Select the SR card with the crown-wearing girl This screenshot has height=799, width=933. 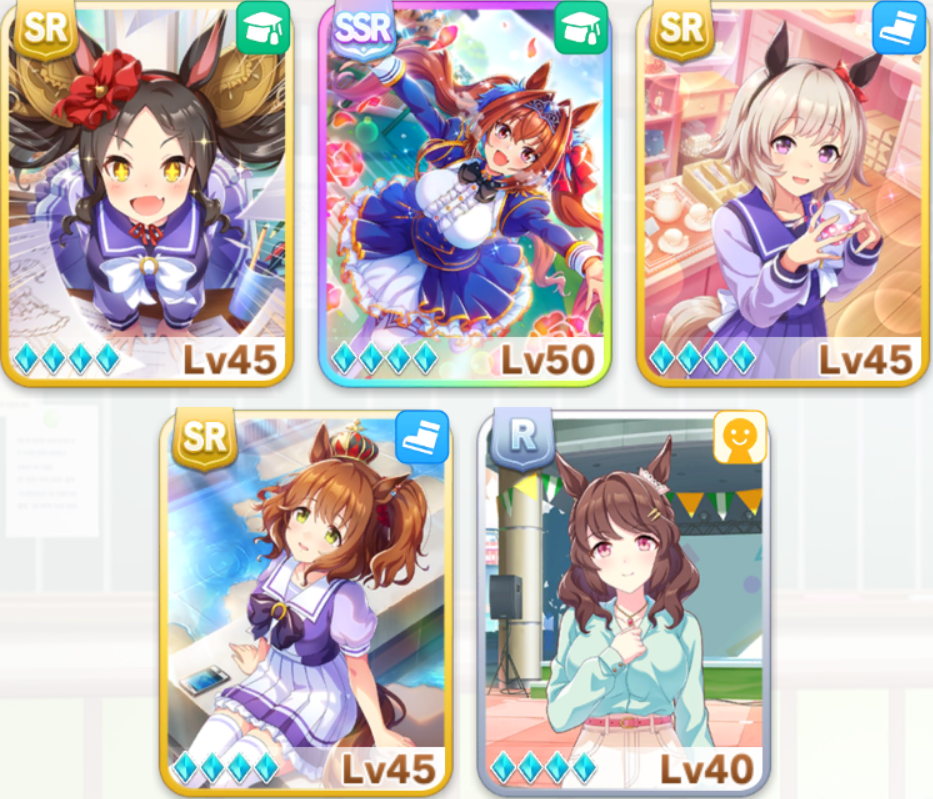coord(305,600)
